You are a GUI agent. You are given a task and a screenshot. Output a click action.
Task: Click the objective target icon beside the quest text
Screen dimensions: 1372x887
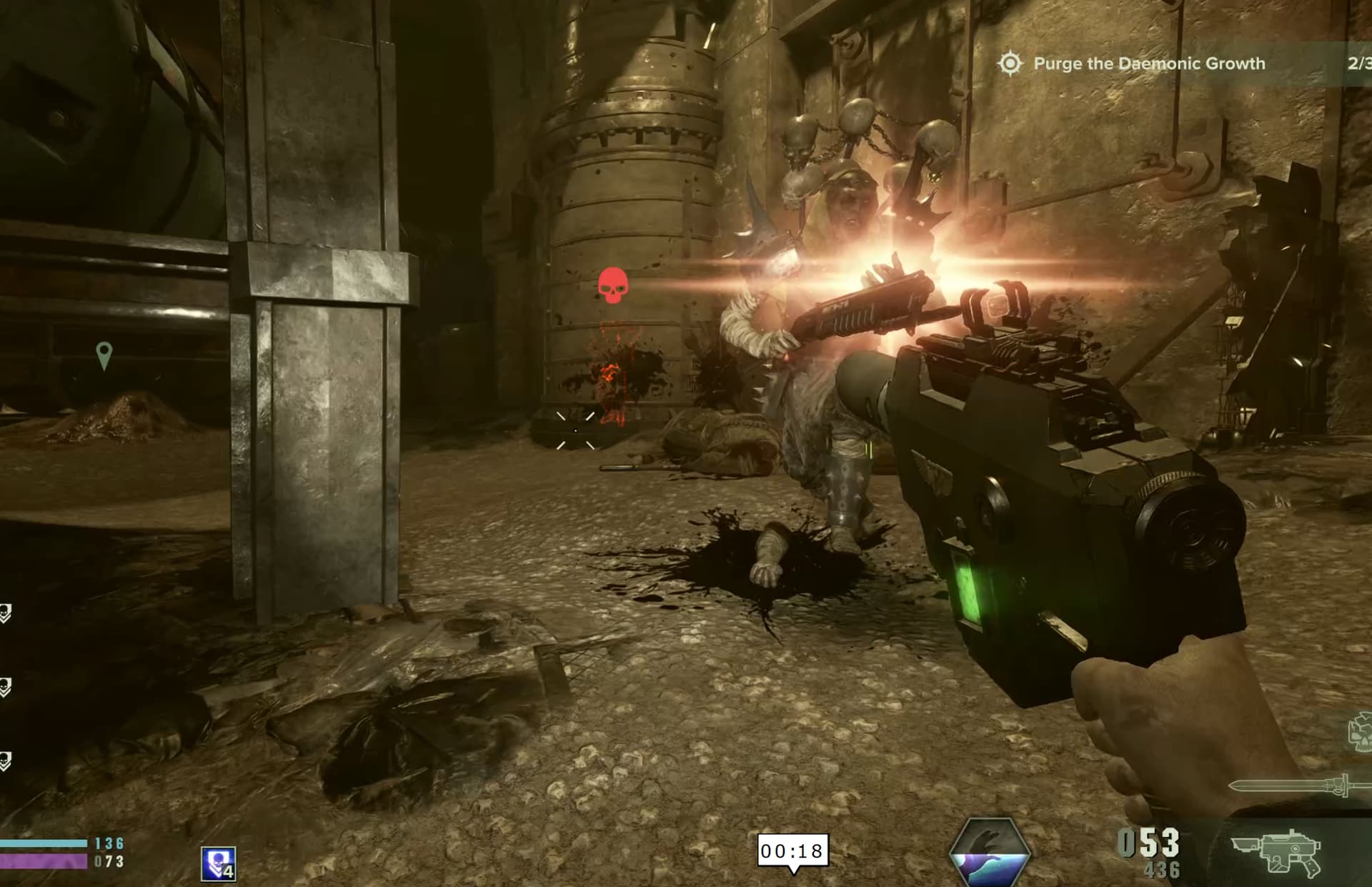[1010, 64]
